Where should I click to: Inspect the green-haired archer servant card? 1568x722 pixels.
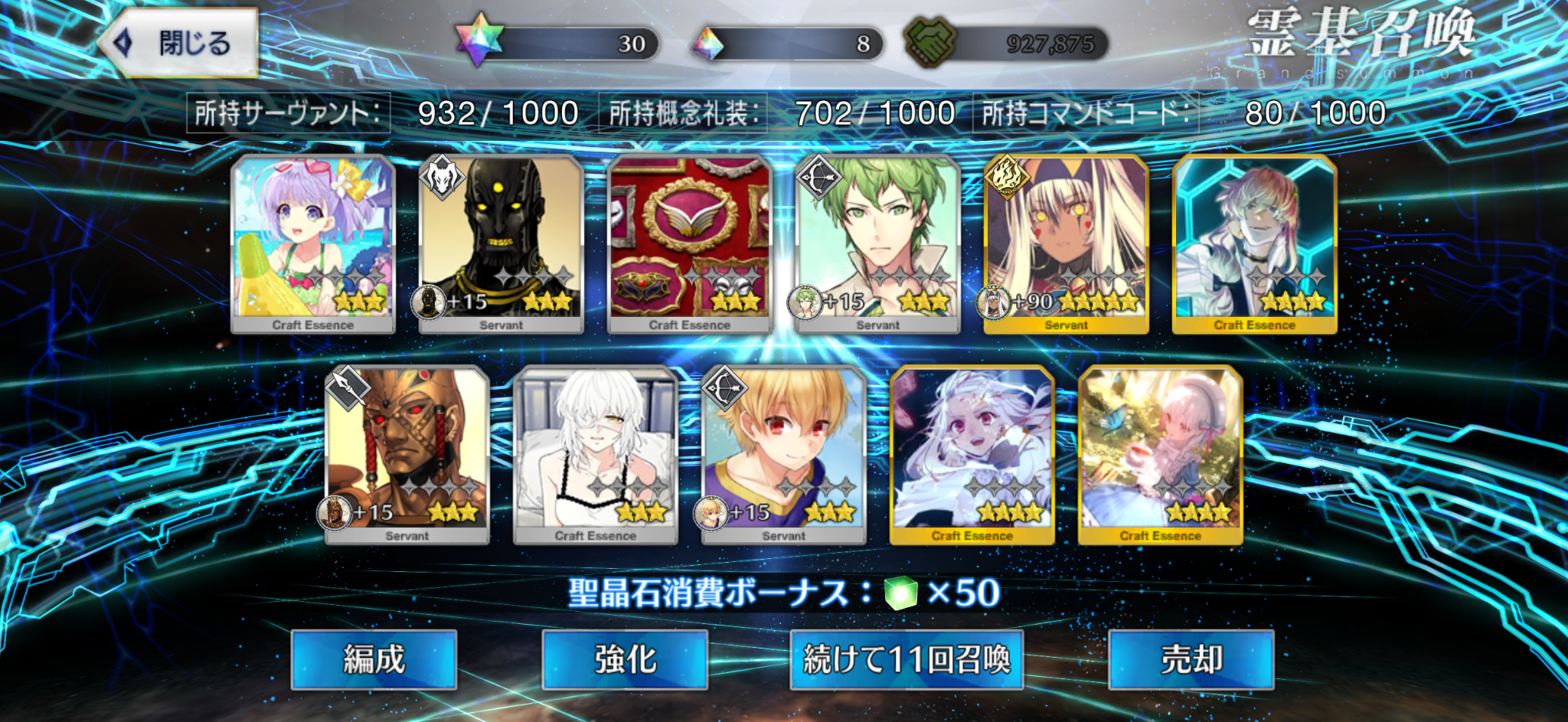878,243
